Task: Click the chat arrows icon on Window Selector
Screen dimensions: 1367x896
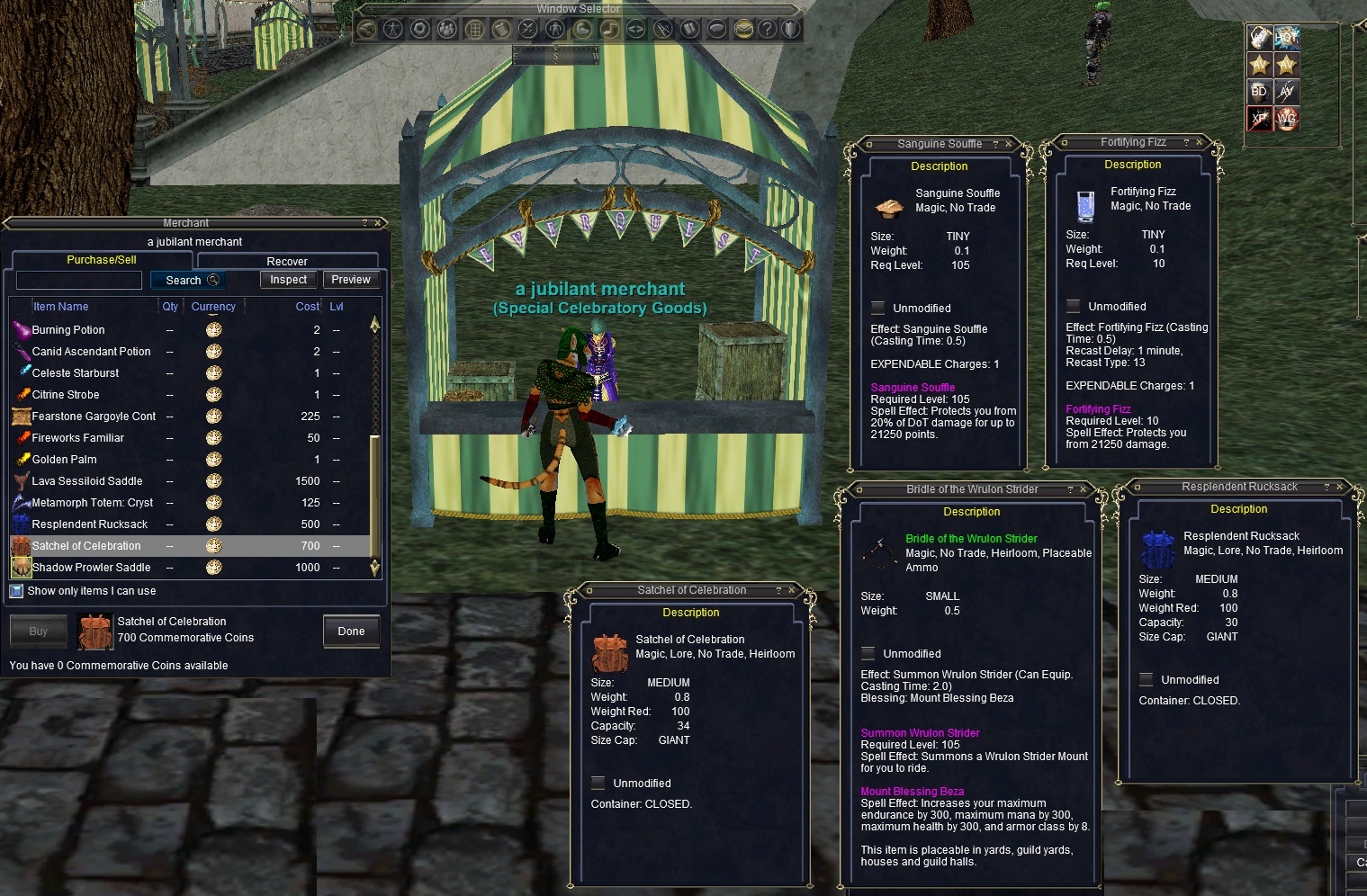Action: [x=635, y=28]
